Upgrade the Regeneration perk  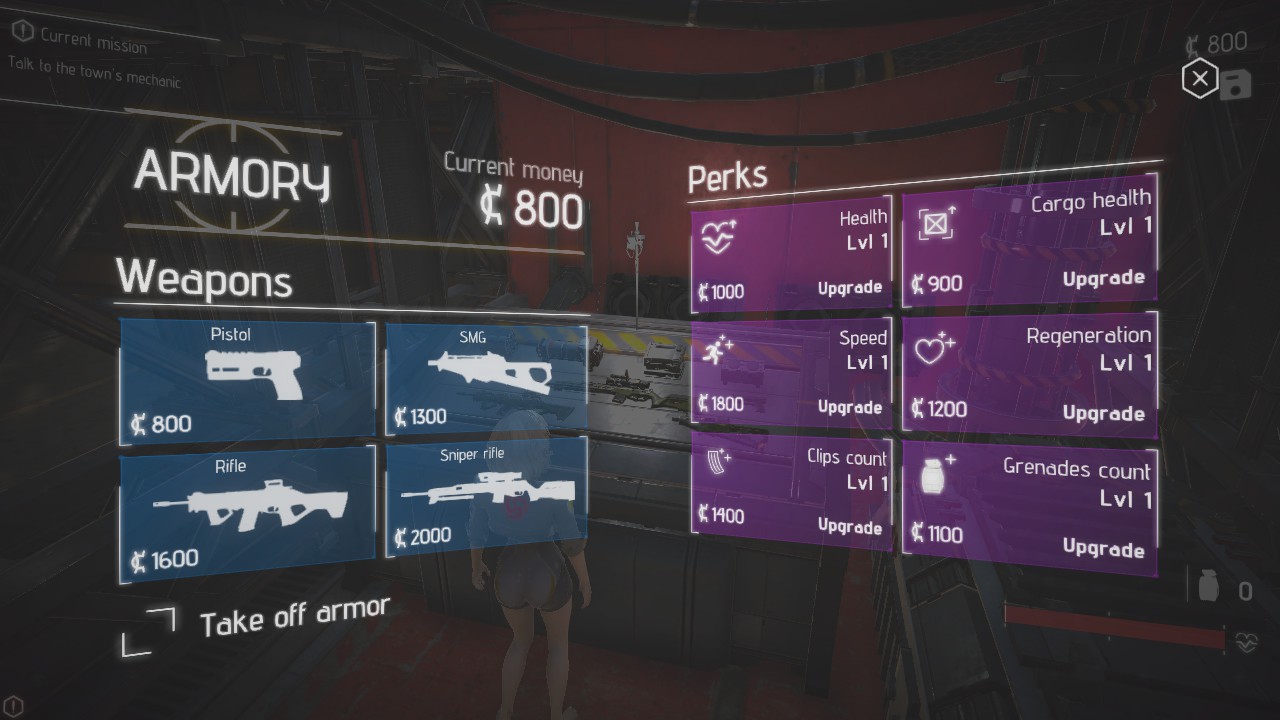click(x=1103, y=413)
